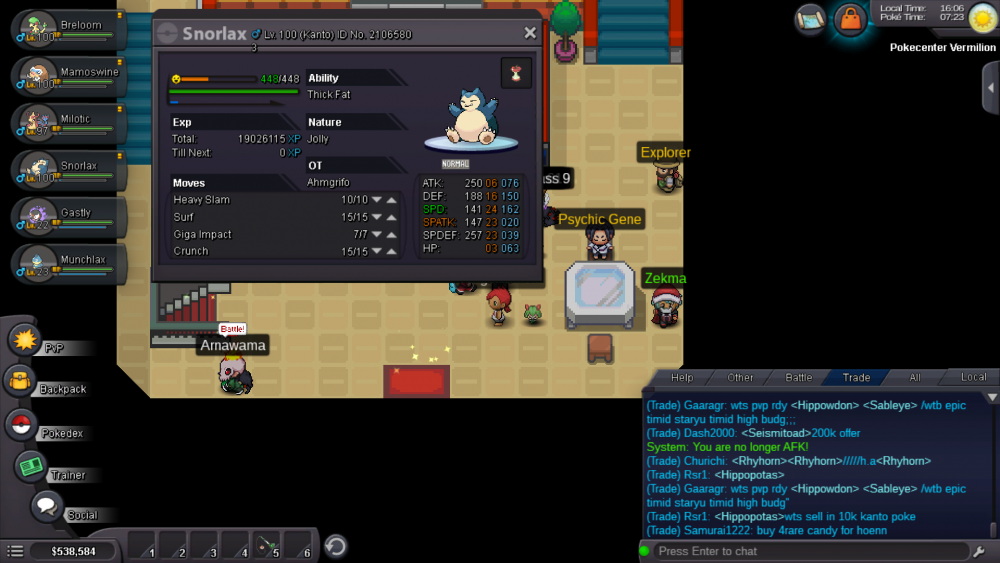The width and height of the screenshot is (1000, 563).
Task: Open the PvP menu
Action: click(24, 340)
